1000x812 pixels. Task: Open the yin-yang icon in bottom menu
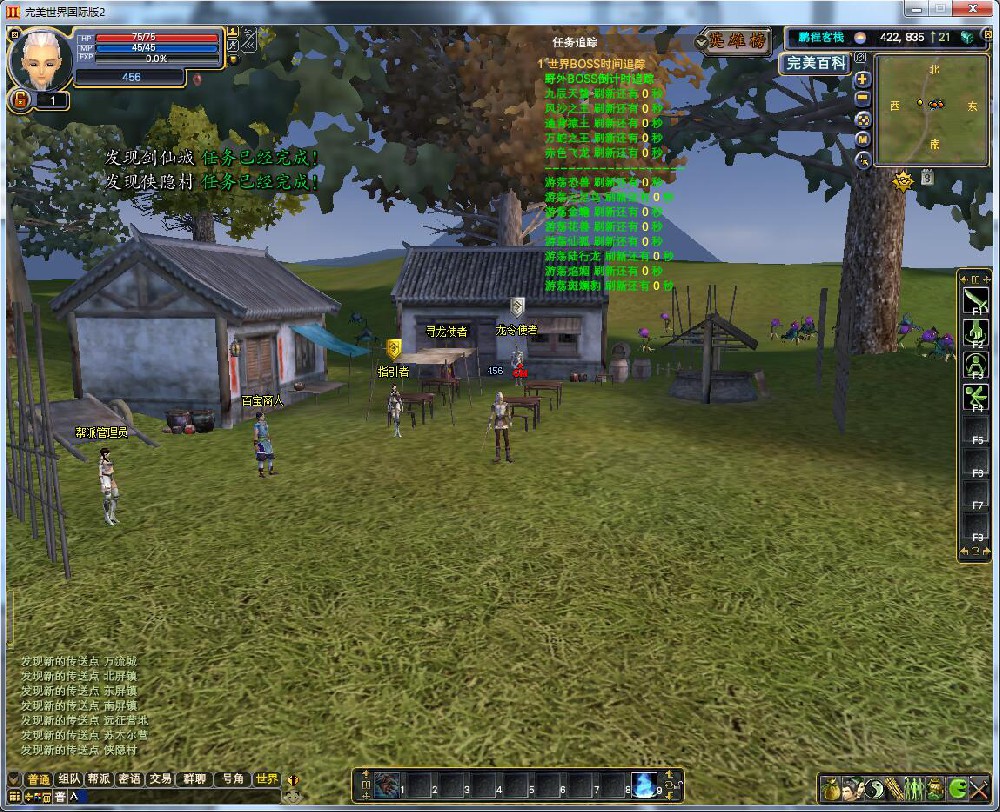(873, 788)
